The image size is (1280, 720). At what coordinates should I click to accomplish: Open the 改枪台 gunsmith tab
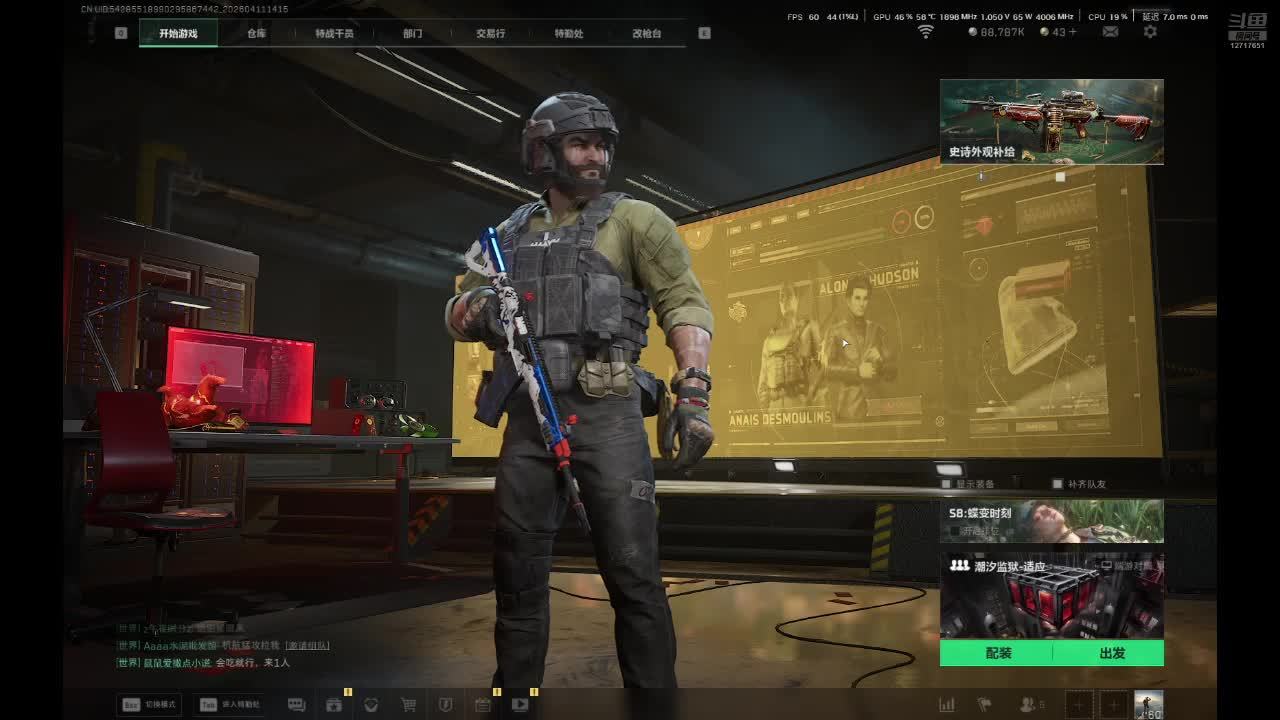[647, 33]
